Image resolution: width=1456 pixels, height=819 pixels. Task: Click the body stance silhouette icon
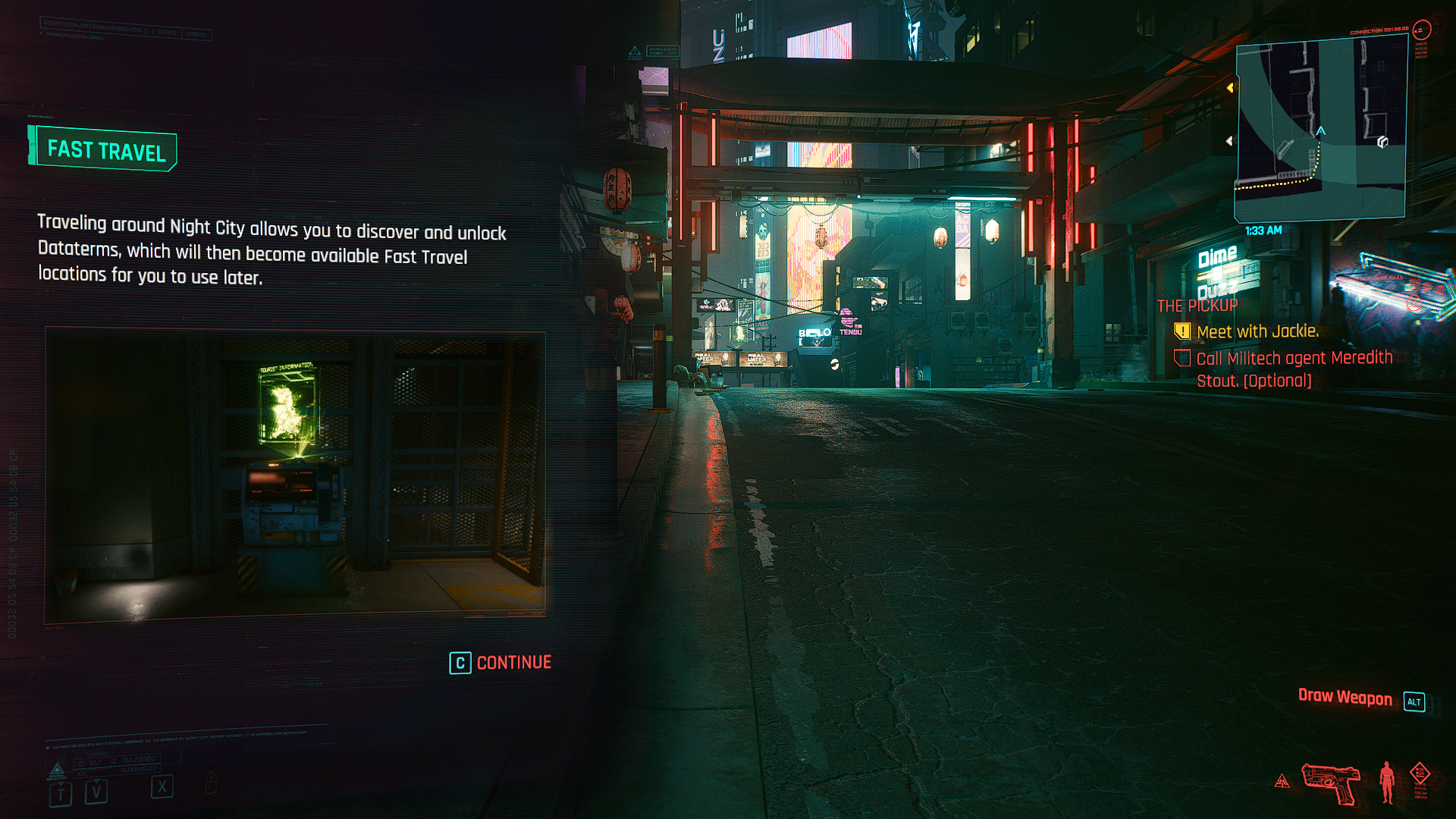coord(1386,782)
